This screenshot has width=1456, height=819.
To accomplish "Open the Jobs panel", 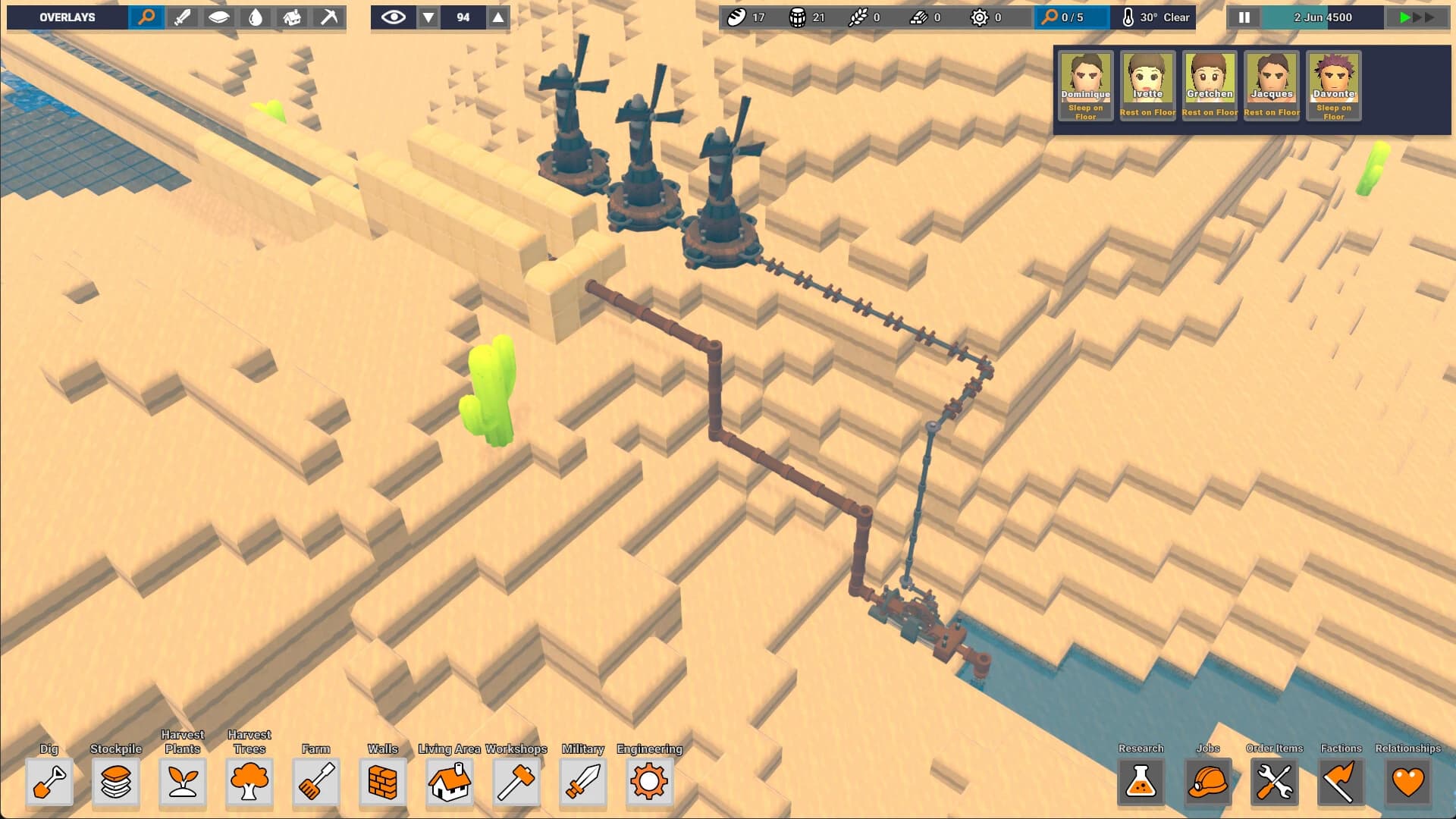I will click(x=1207, y=783).
